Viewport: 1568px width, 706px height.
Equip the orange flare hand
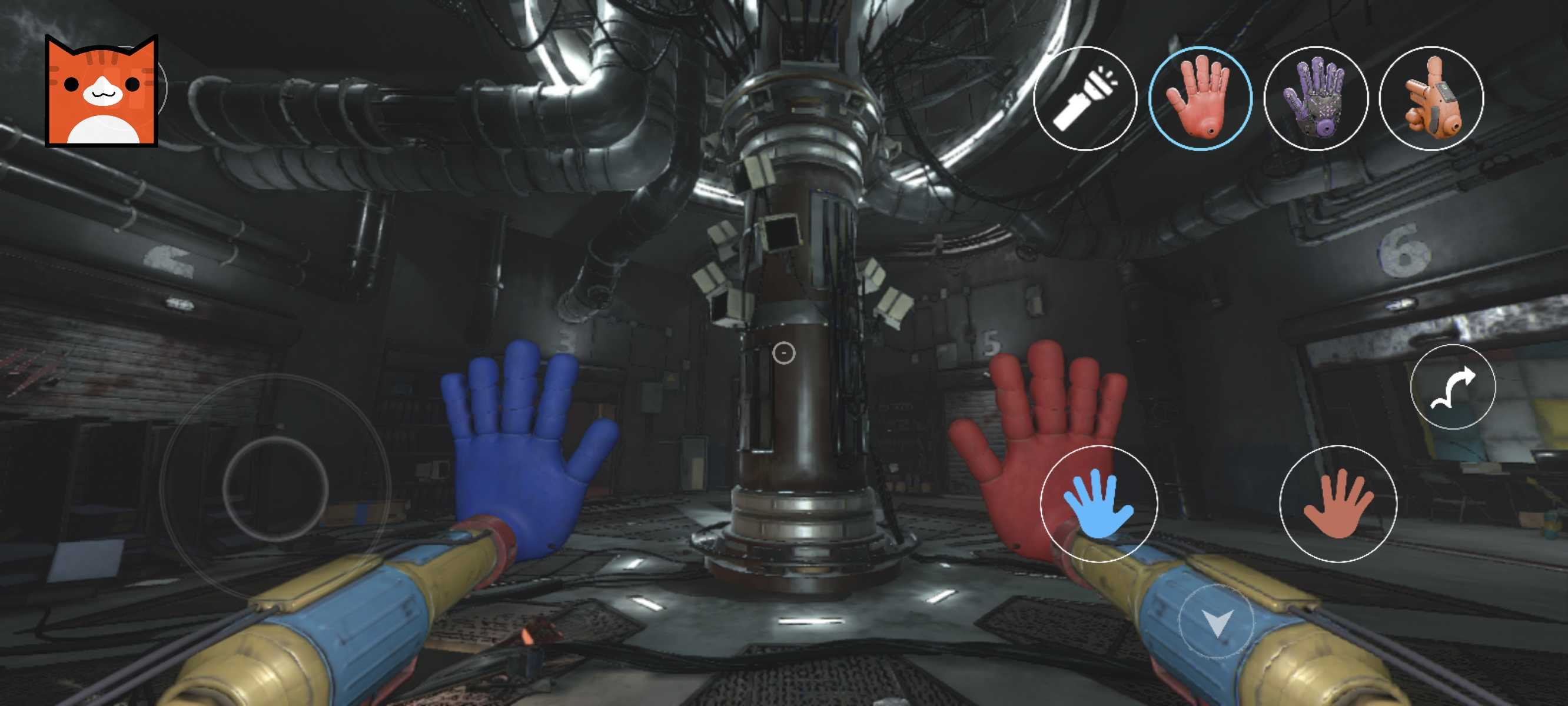[x=1431, y=99]
